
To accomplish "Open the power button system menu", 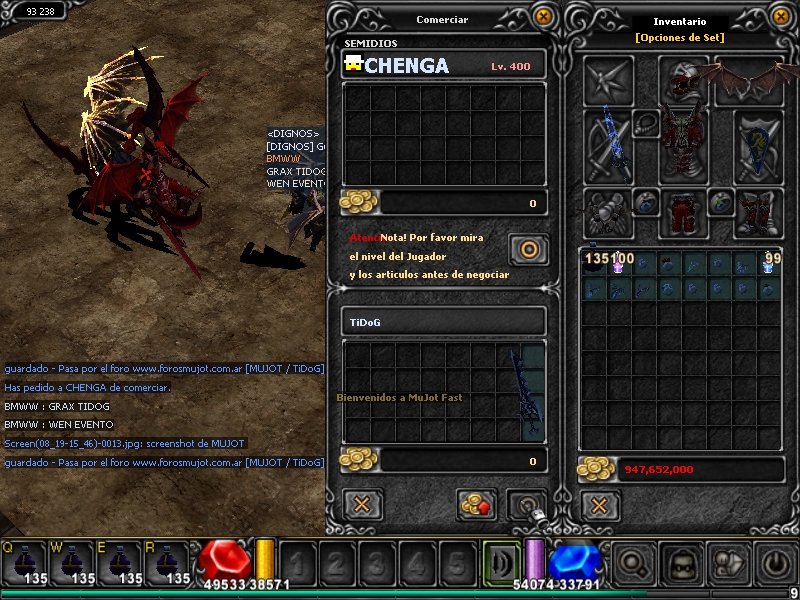I will (x=778, y=563).
